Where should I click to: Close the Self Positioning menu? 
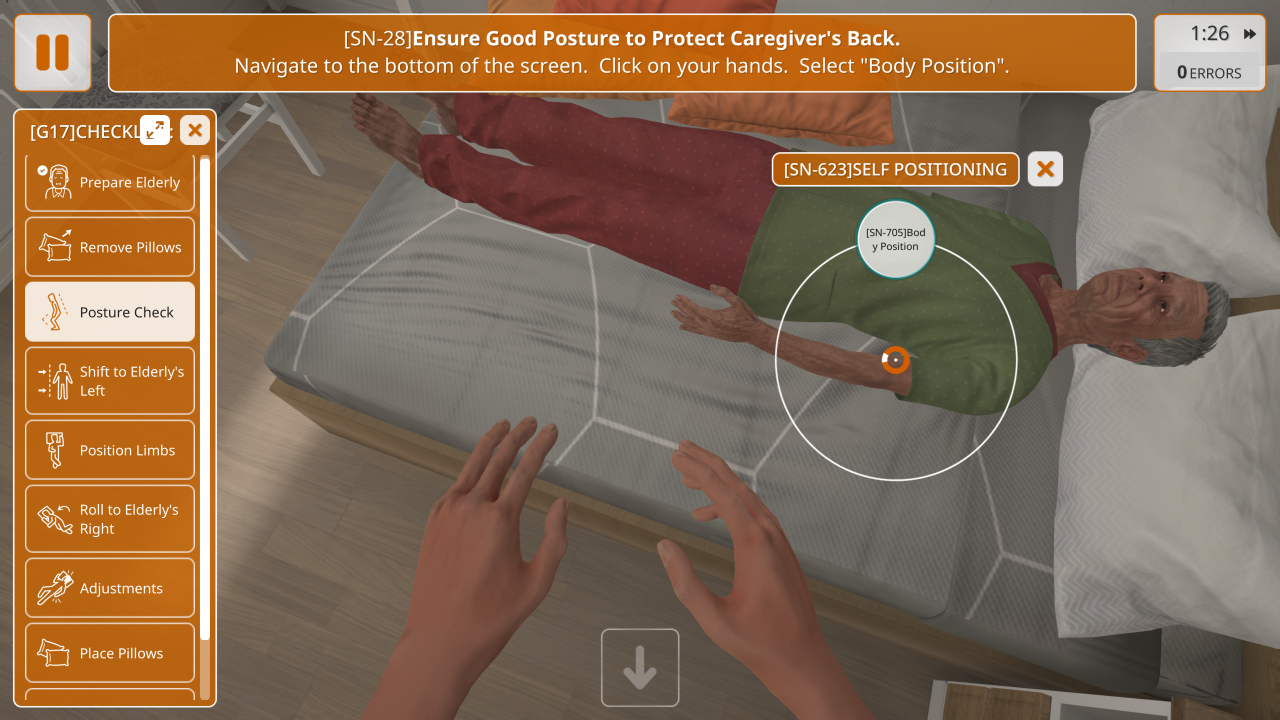pyautogui.click(x=1045, y=169)
